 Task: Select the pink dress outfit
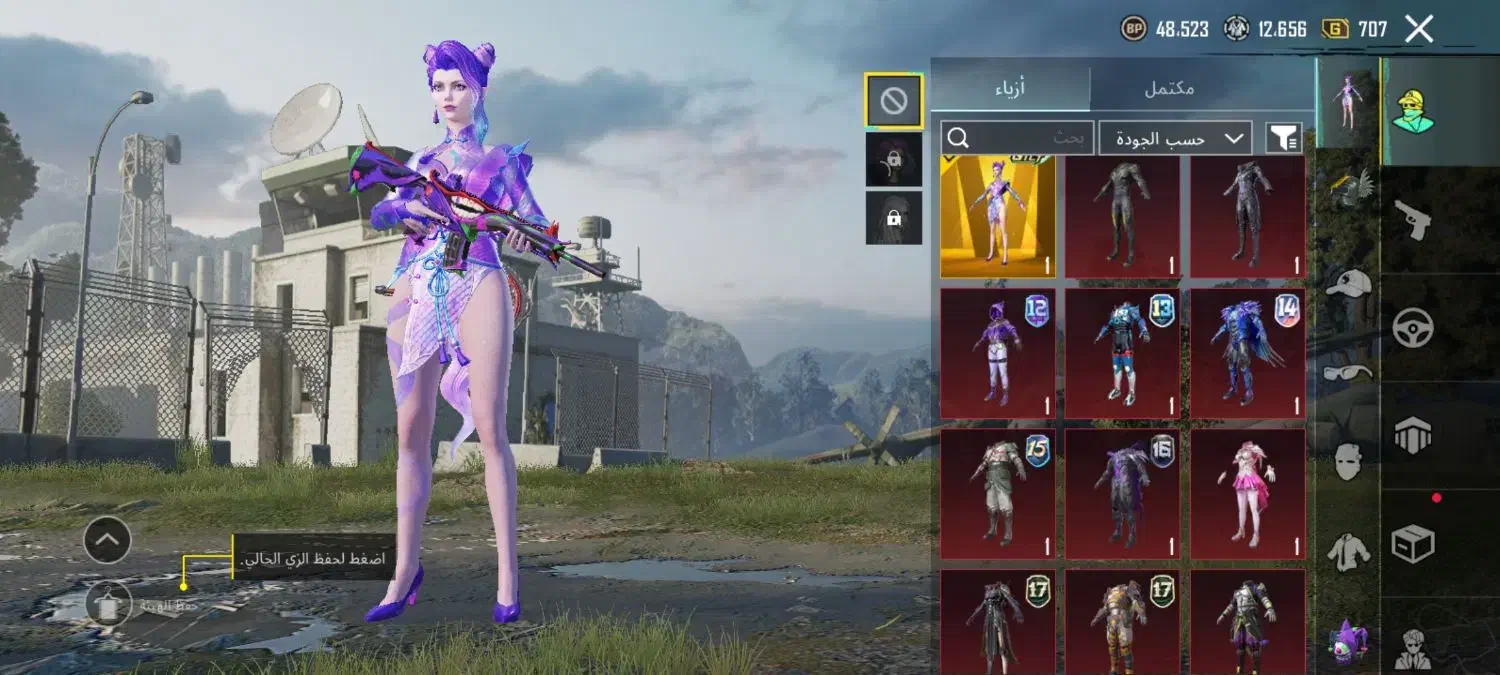click(x=1247, y=493)
